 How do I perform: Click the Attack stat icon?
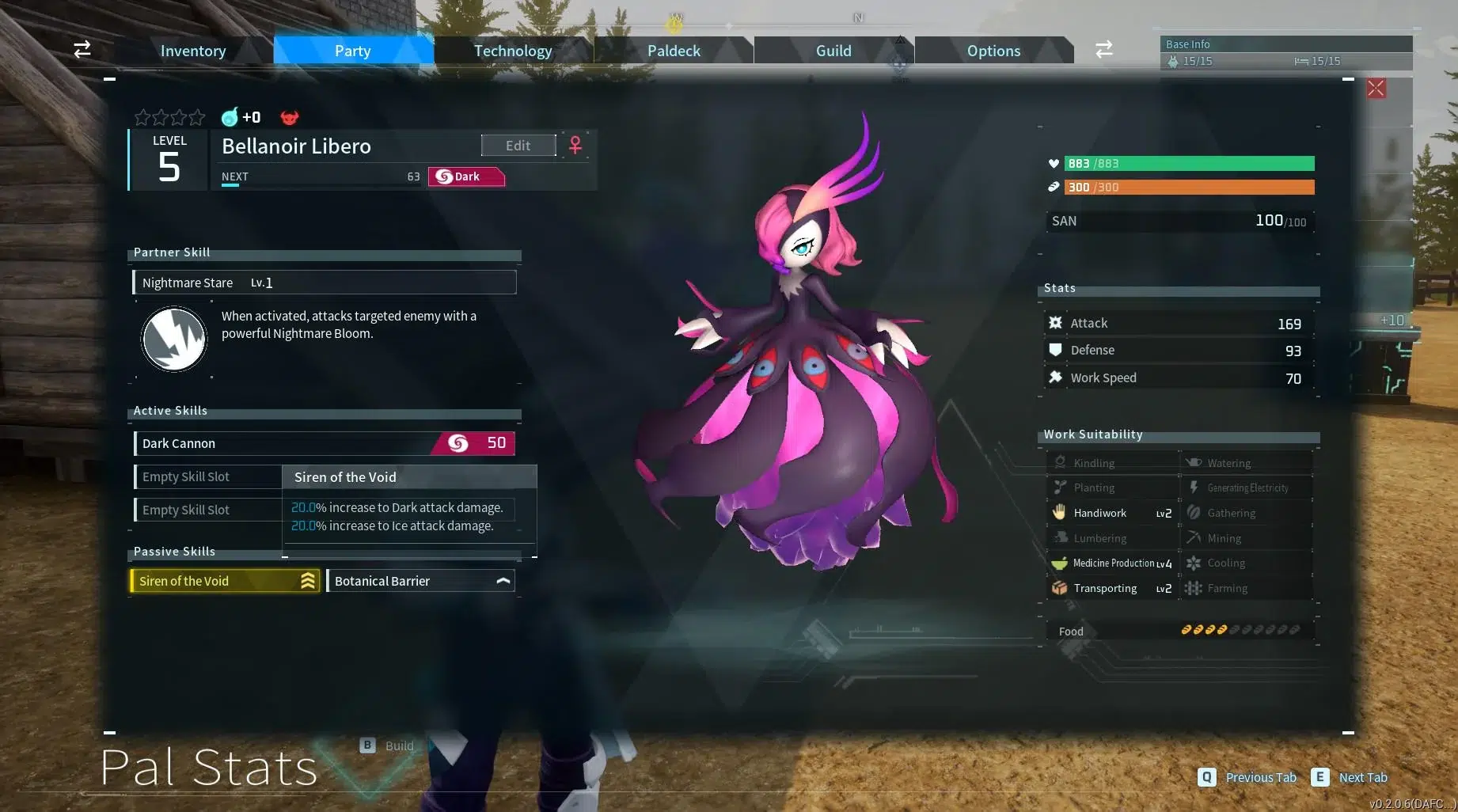coord(1056,322)
